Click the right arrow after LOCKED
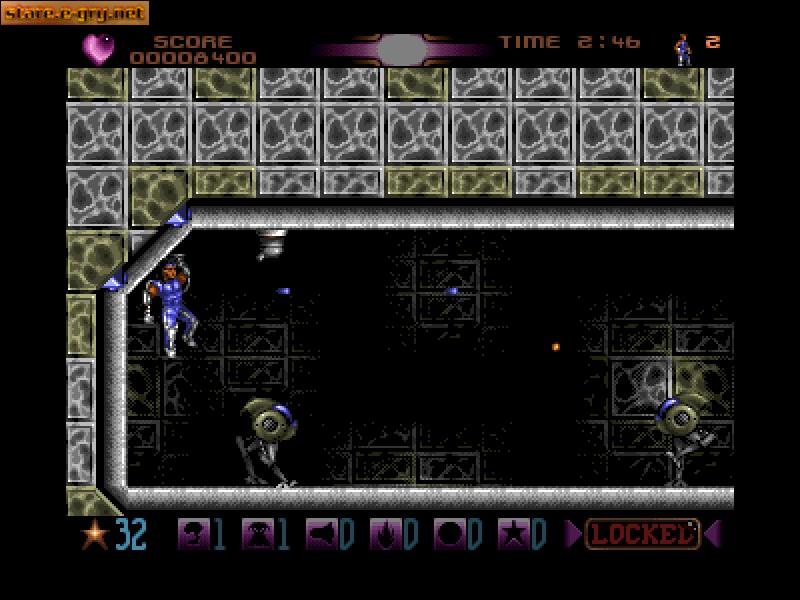Viewport: 800px width, 600px height. (711, 535)
